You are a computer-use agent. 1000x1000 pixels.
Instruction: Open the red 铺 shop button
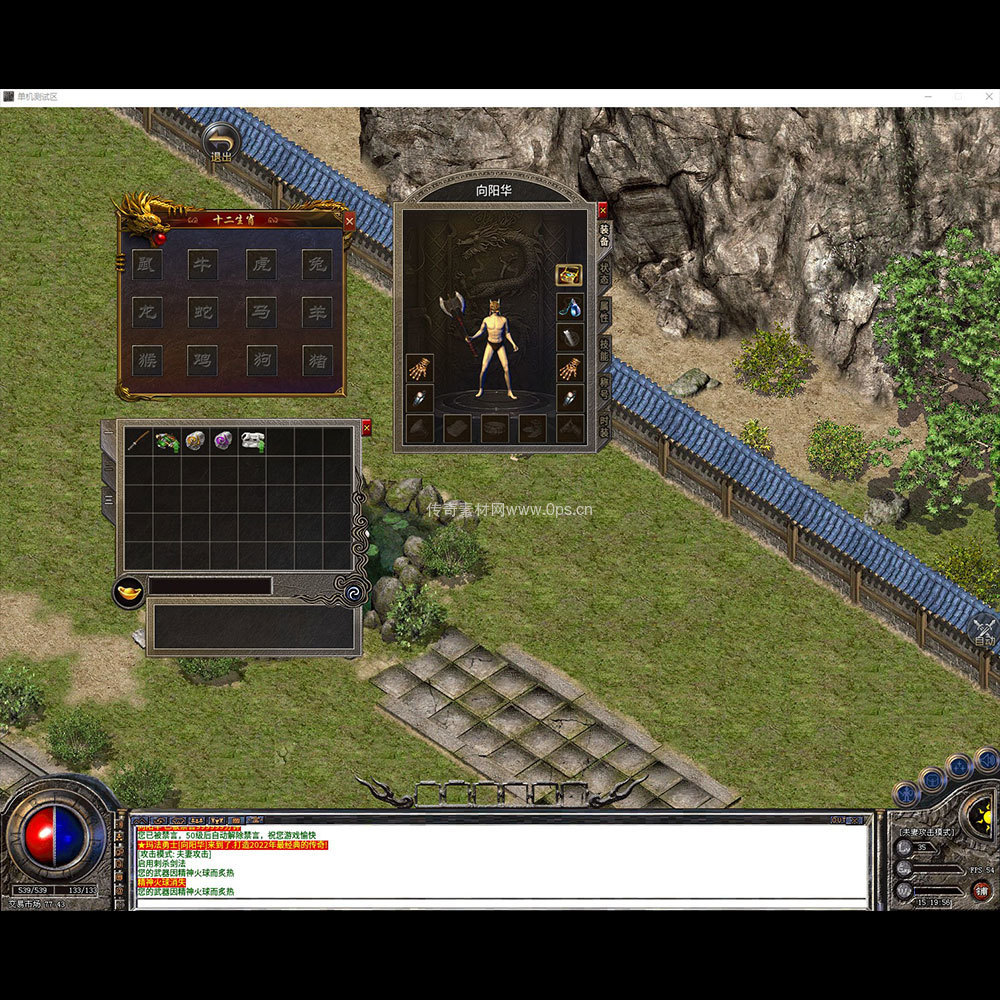pos(982,891)
